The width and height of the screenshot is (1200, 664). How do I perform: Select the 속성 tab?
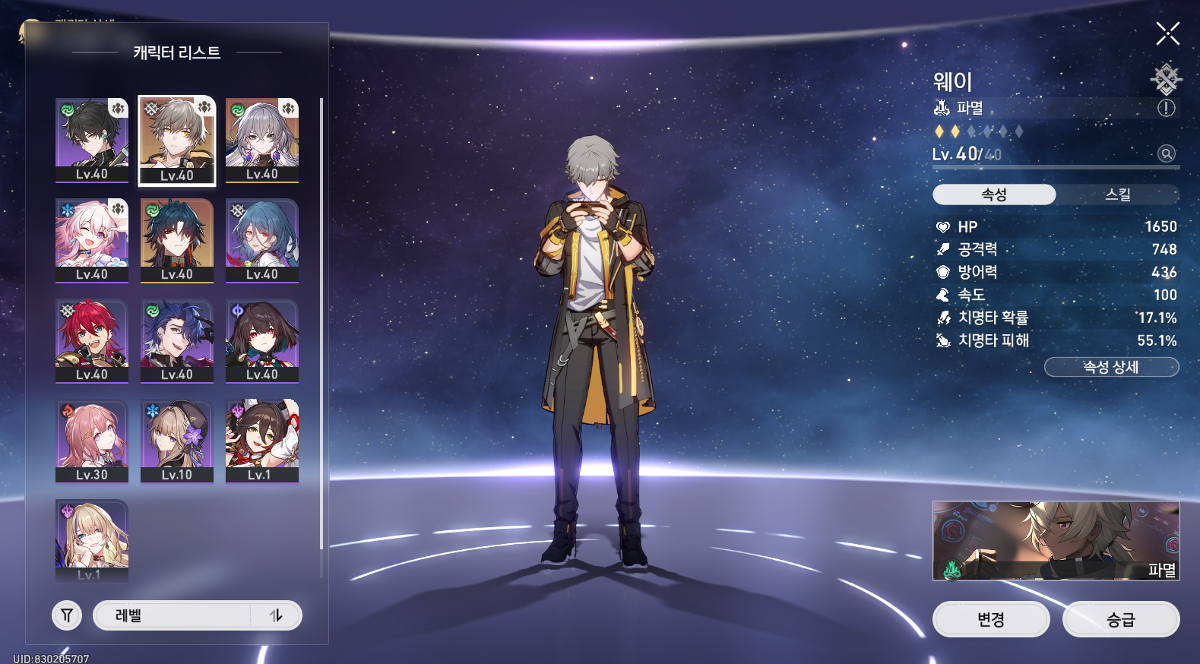994,194
